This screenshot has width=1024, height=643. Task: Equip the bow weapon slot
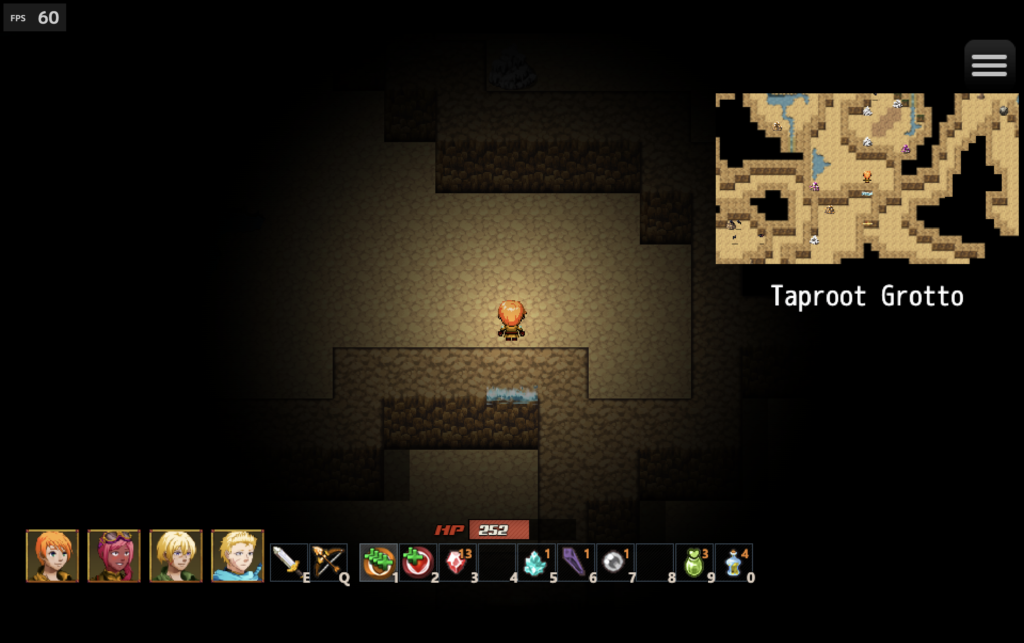pyautogui.click(x=328, y=562)
